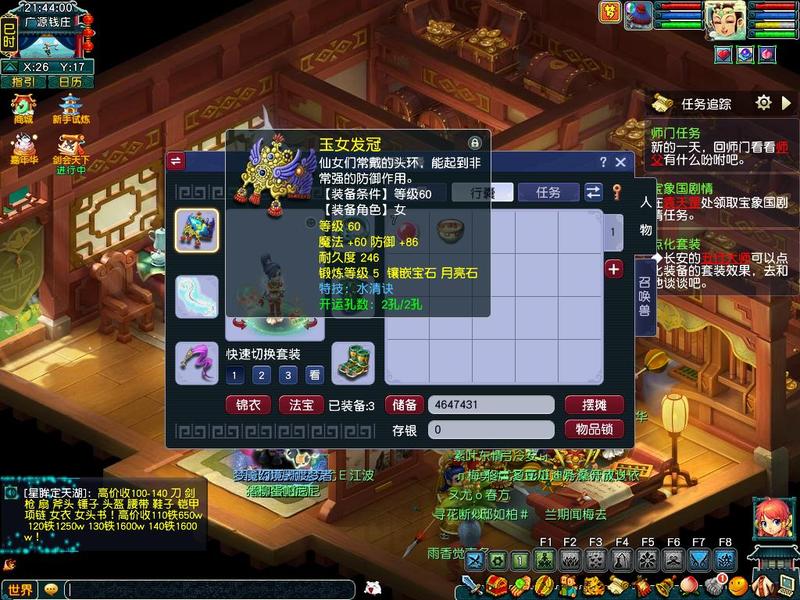
Task: Open the task tracker settings gear
Action: (x=763, y=103)
